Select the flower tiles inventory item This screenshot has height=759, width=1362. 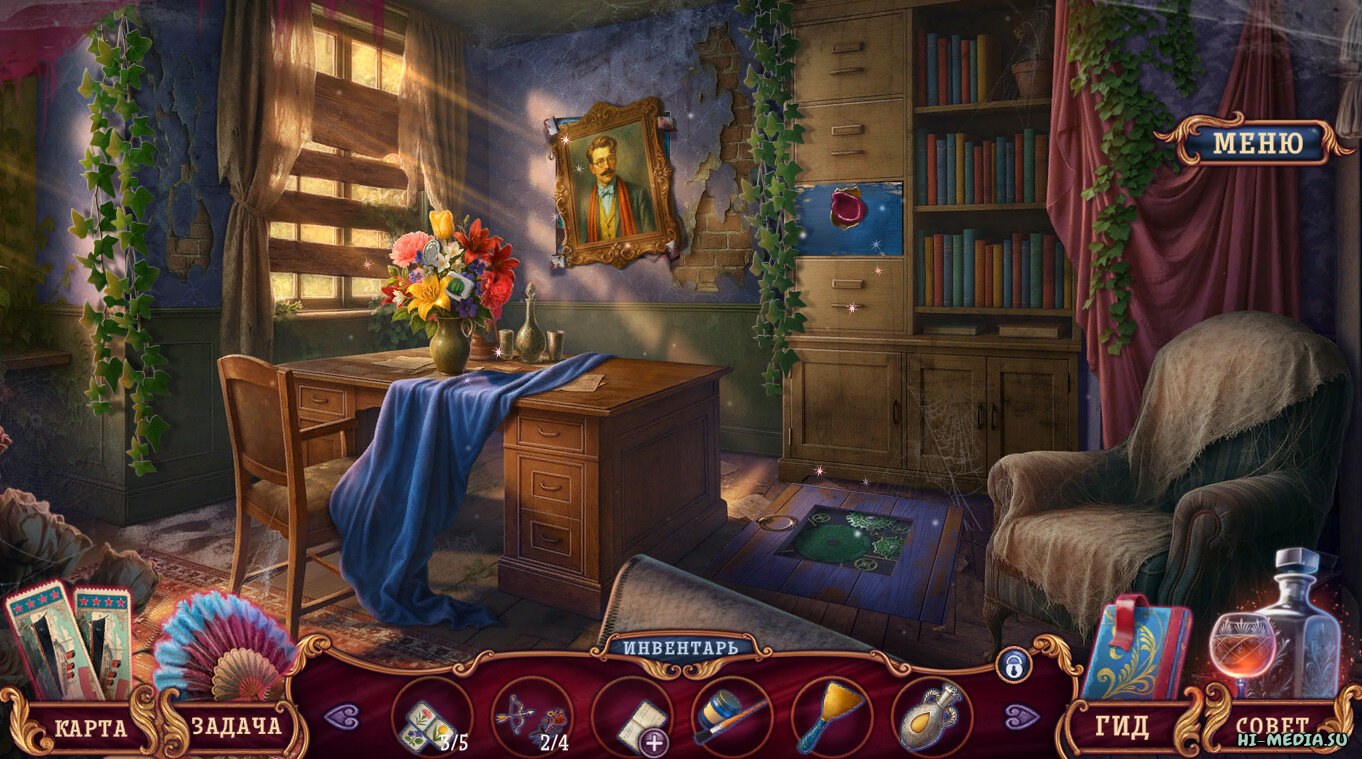point(430,718)
